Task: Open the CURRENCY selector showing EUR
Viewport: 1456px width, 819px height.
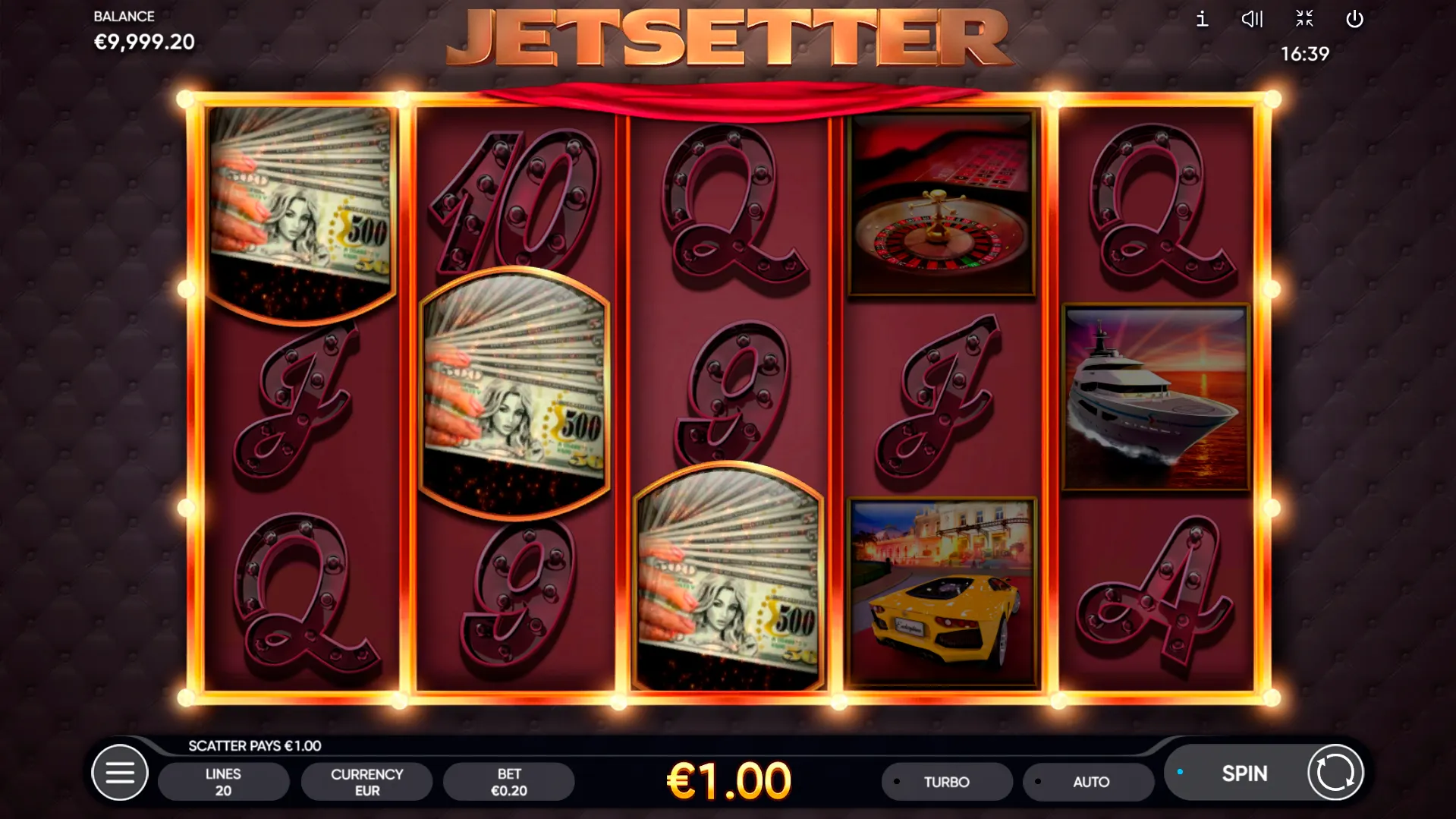Action: pyautogui.click(x=366, y=781)
